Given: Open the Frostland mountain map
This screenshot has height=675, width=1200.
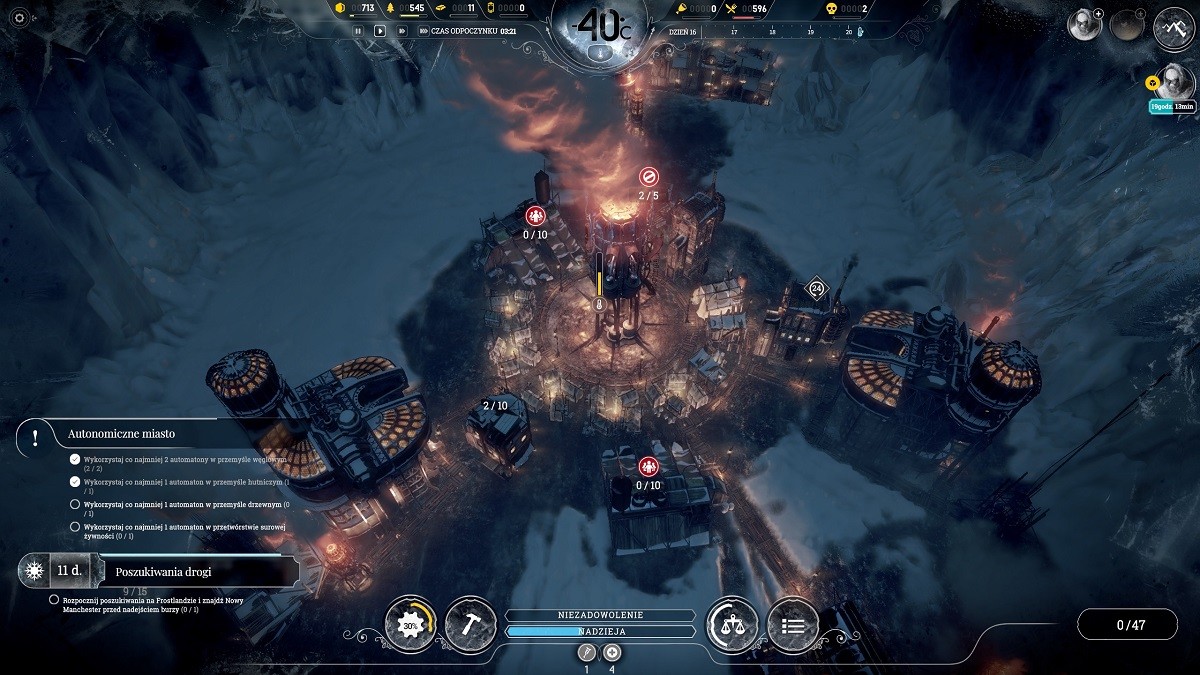Looking at the screenshot, I should click(x=1174, y=26).
